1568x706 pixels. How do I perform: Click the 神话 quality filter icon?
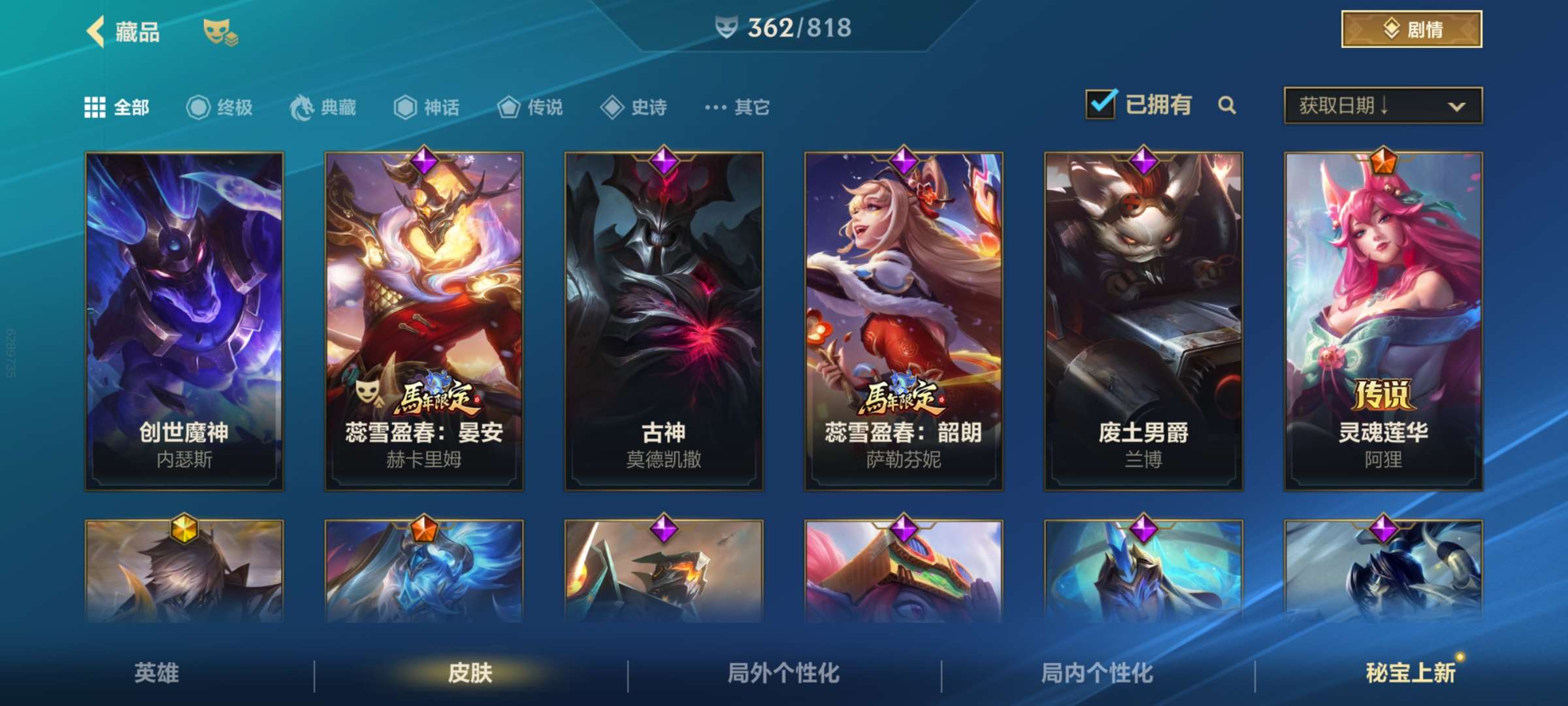coord(406,108)
